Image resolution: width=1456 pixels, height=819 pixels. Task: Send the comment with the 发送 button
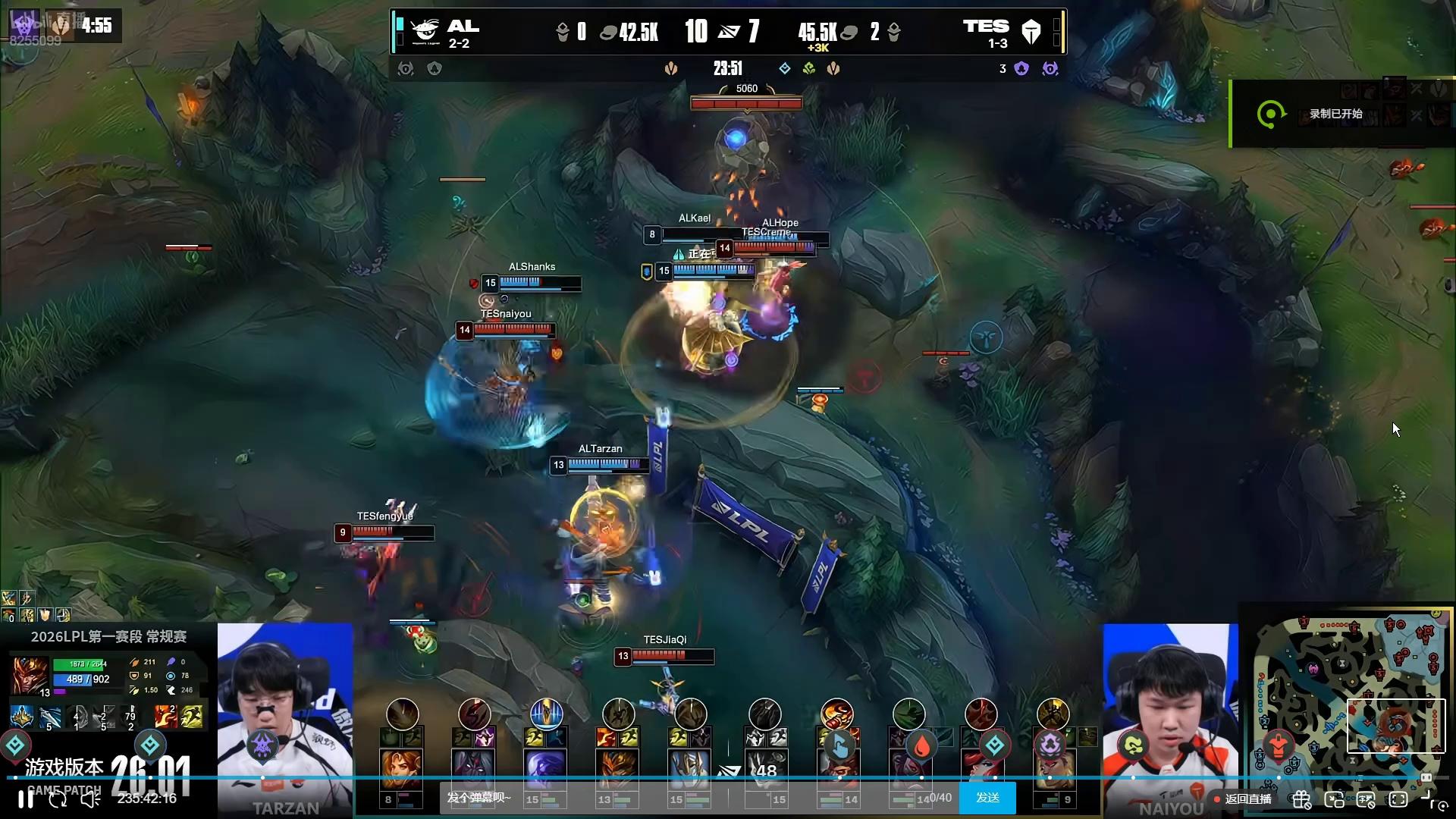click(987, 798)
